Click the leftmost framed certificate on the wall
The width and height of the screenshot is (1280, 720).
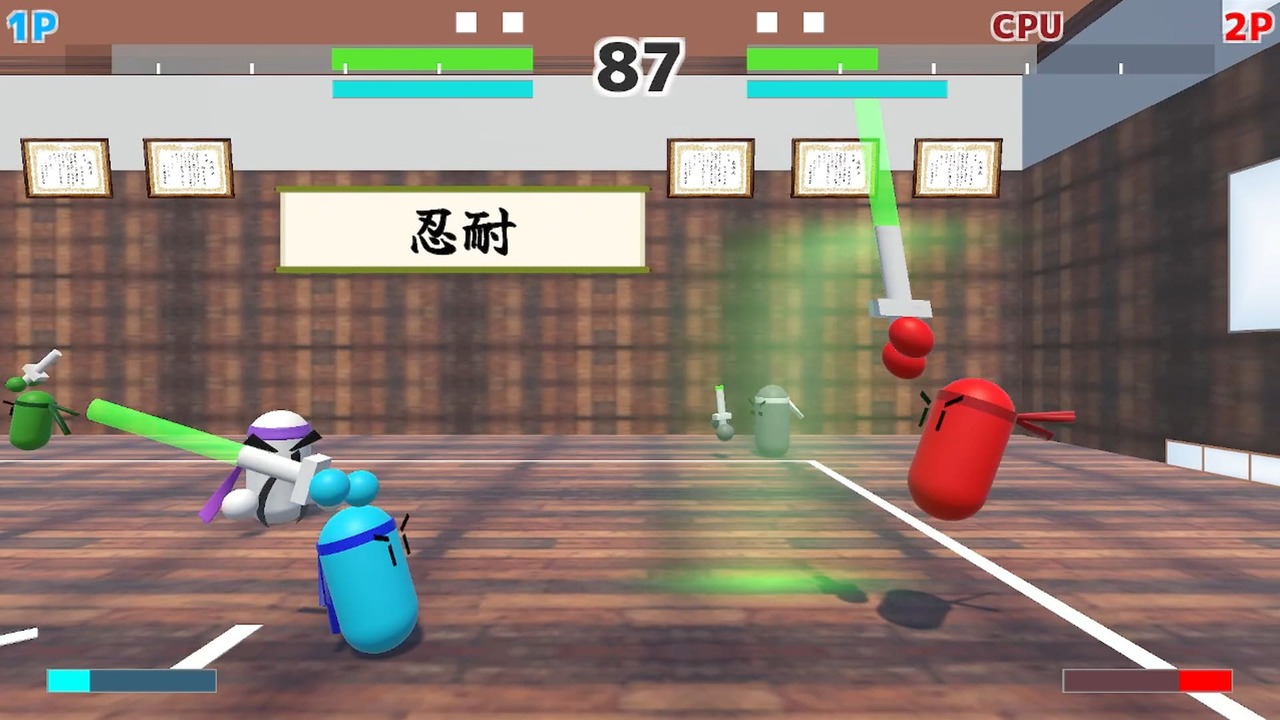tap(64, 166)
